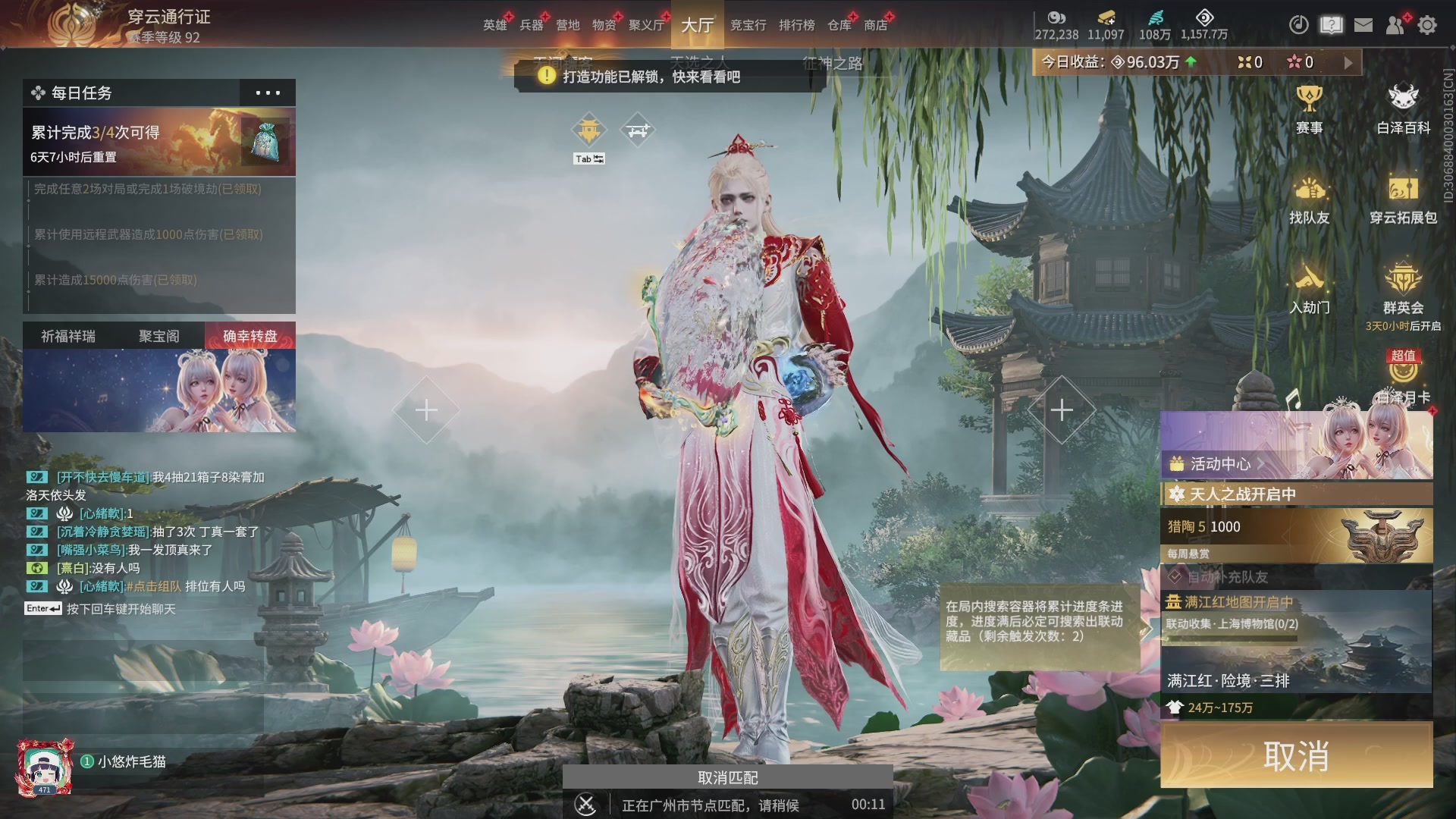
Task: Expand the 今日收益 earnings panel arrow
Action: (x=1348, y=62)
